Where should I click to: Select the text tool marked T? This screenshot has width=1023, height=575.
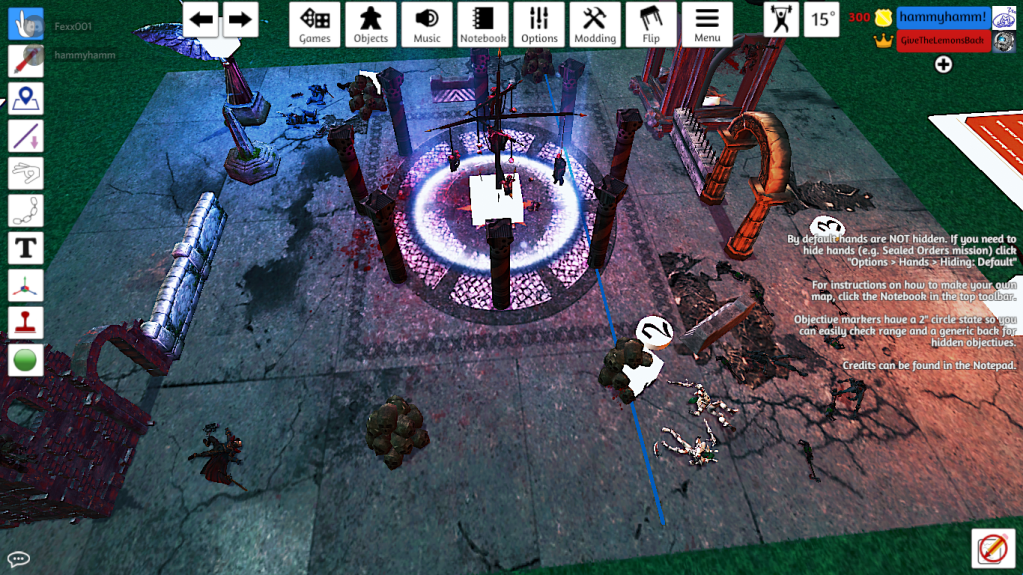[25, 247]
